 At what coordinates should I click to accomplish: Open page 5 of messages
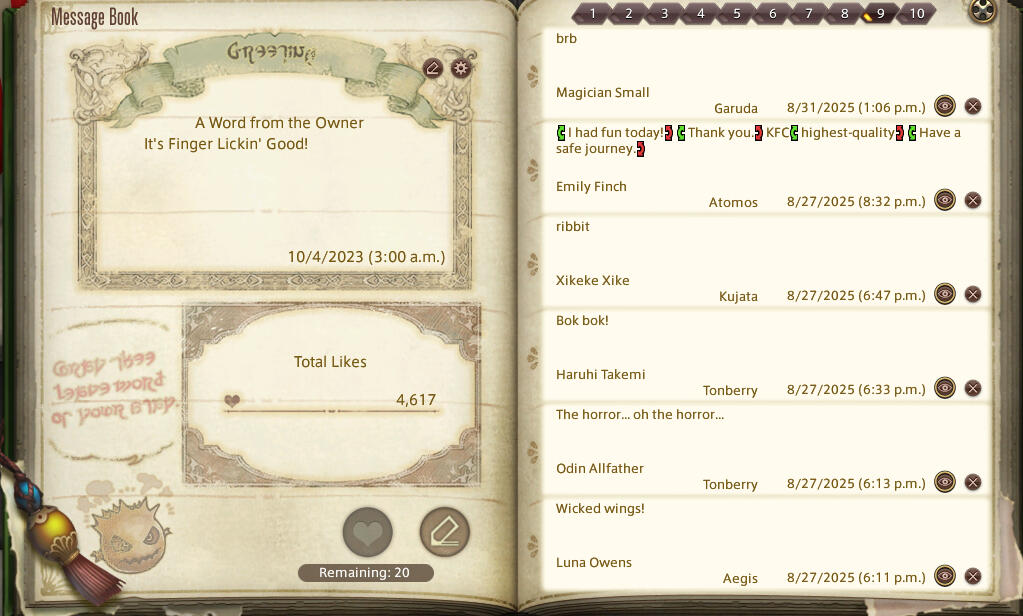(x=736, y=14)
